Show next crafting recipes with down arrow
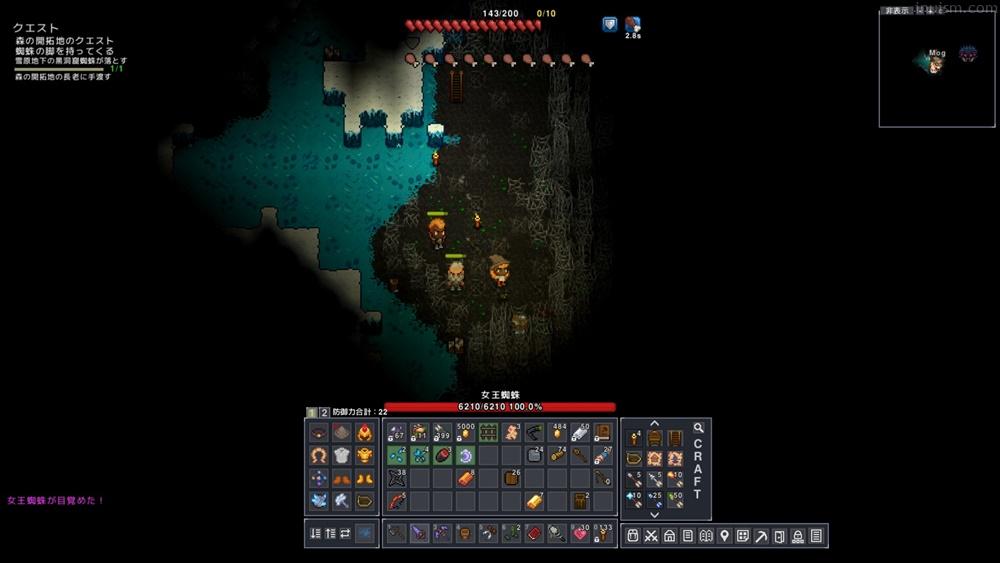Image resolution: width=1000 pixels, height=563 pixels. tap(655, 514)
